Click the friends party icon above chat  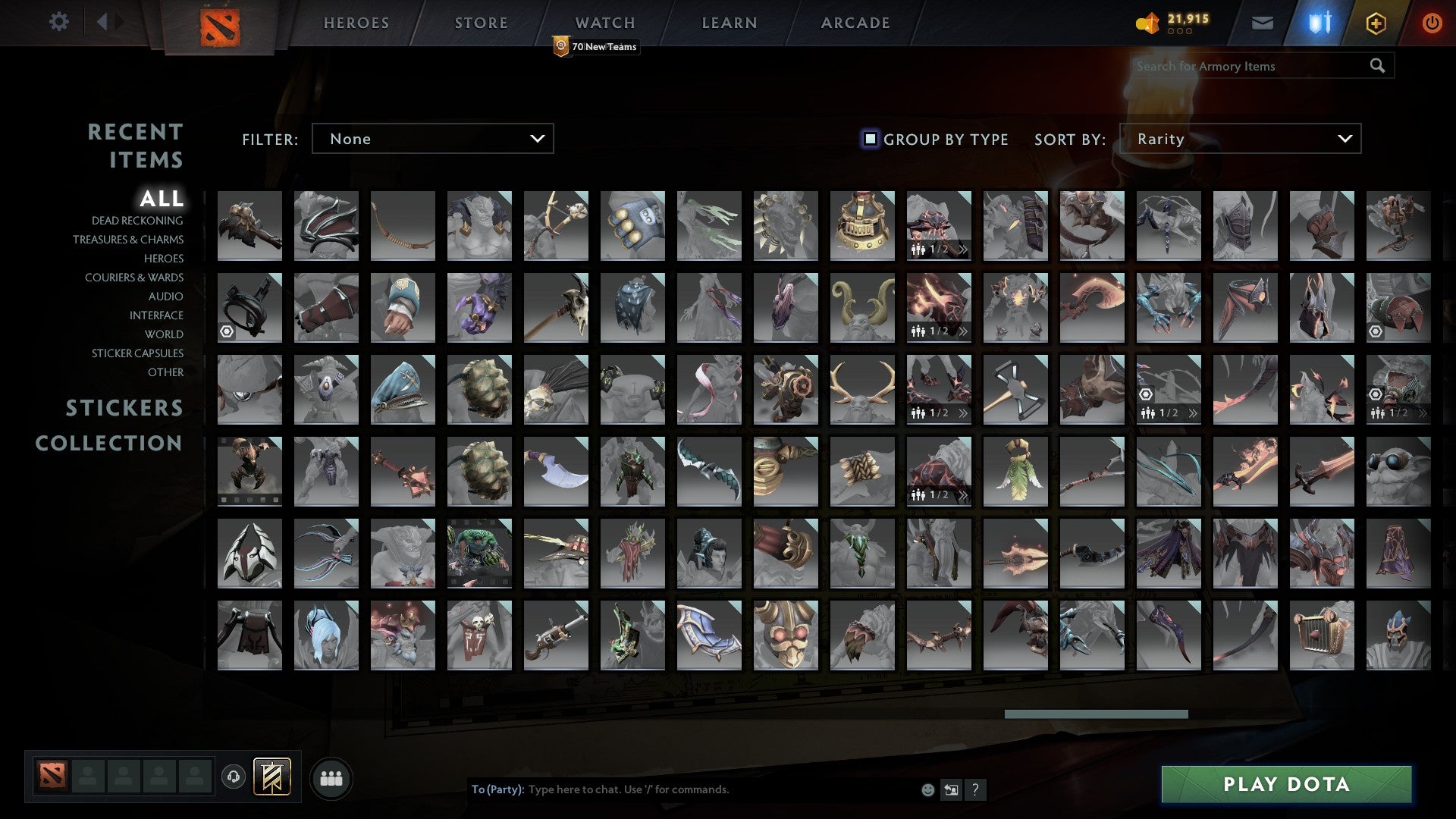[x=331, y=777]
